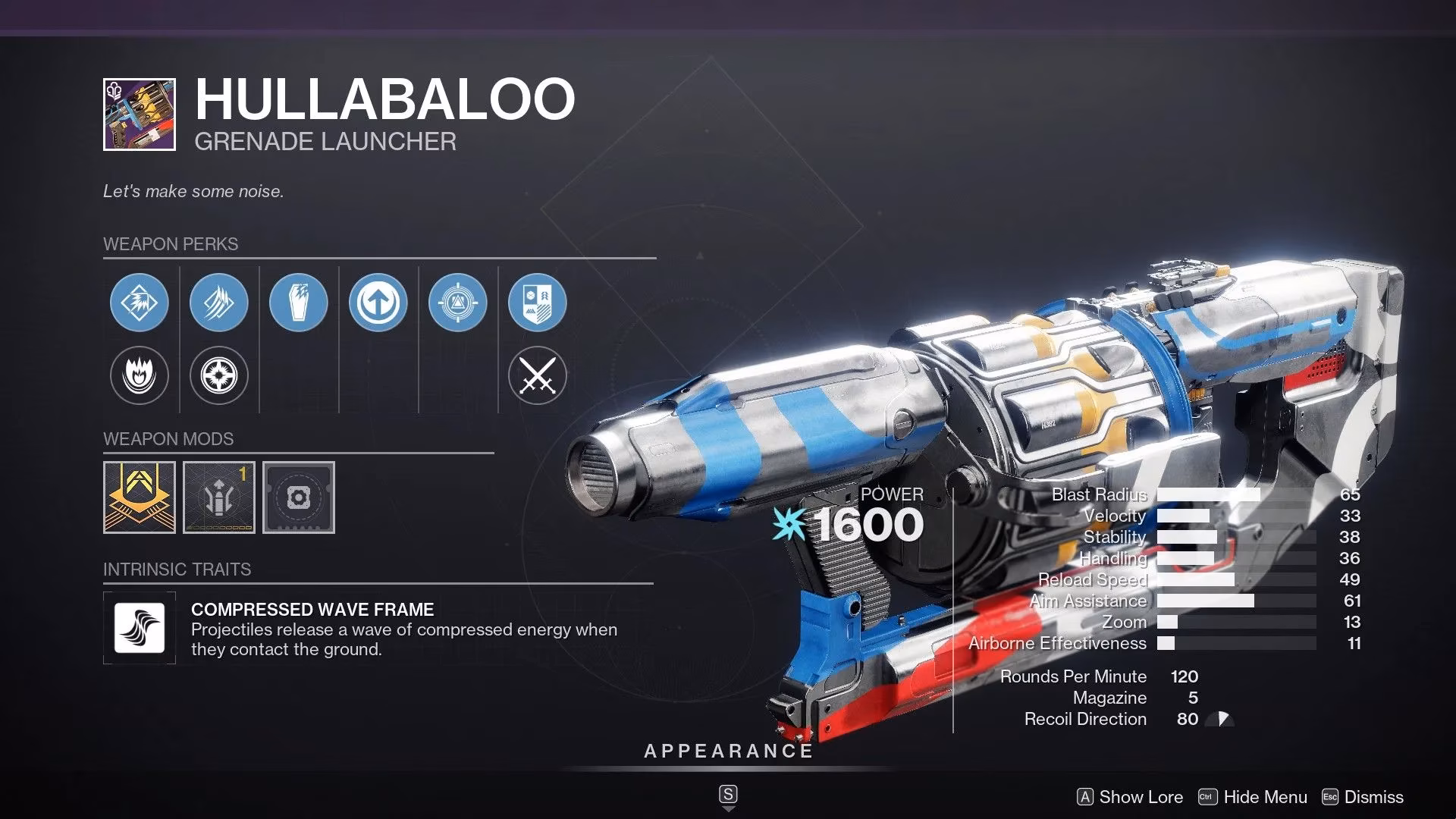
Task: Open the empty shader socket under Weapon Mods
Action: 298,497
